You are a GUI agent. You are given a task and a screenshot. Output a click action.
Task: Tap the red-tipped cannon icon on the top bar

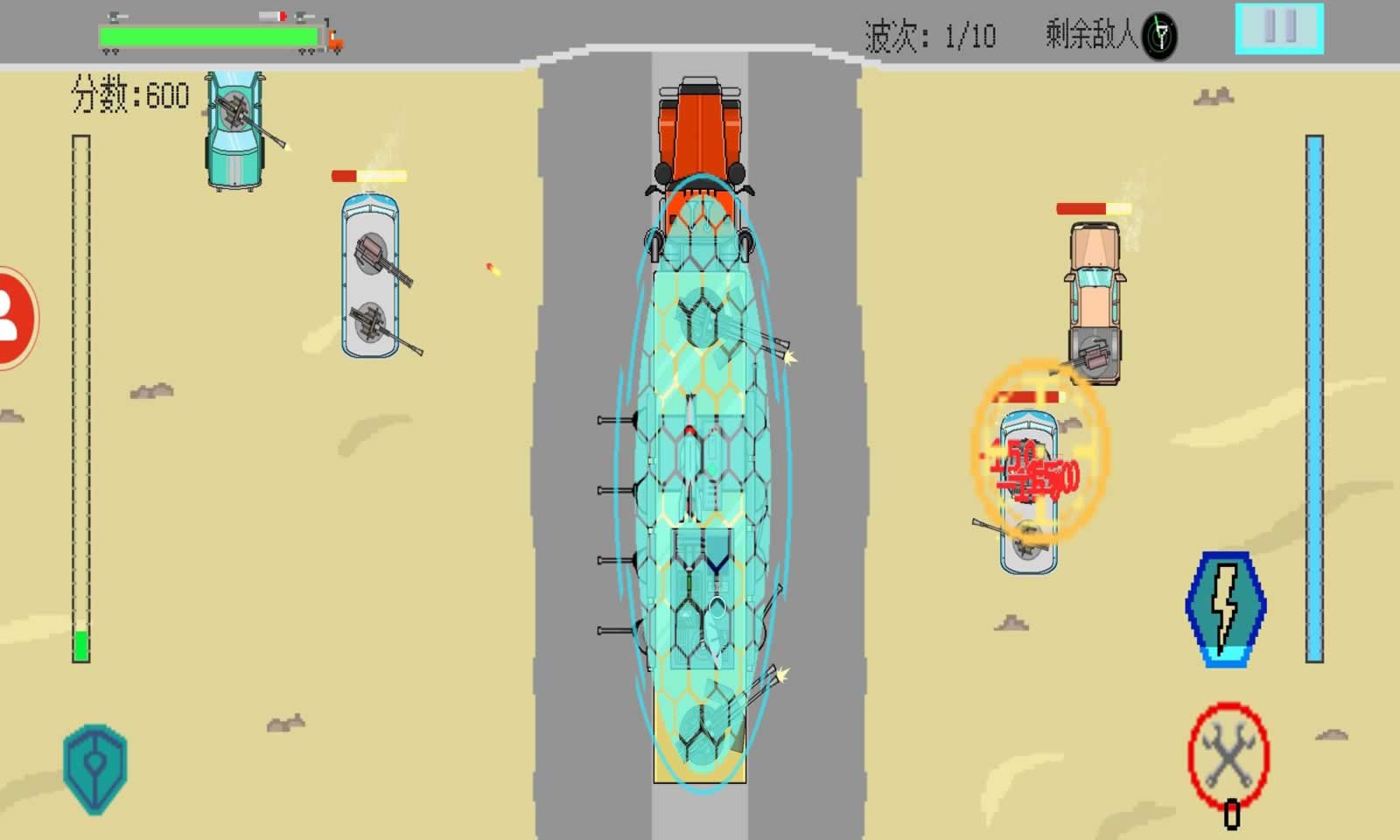tap(272, 14)
